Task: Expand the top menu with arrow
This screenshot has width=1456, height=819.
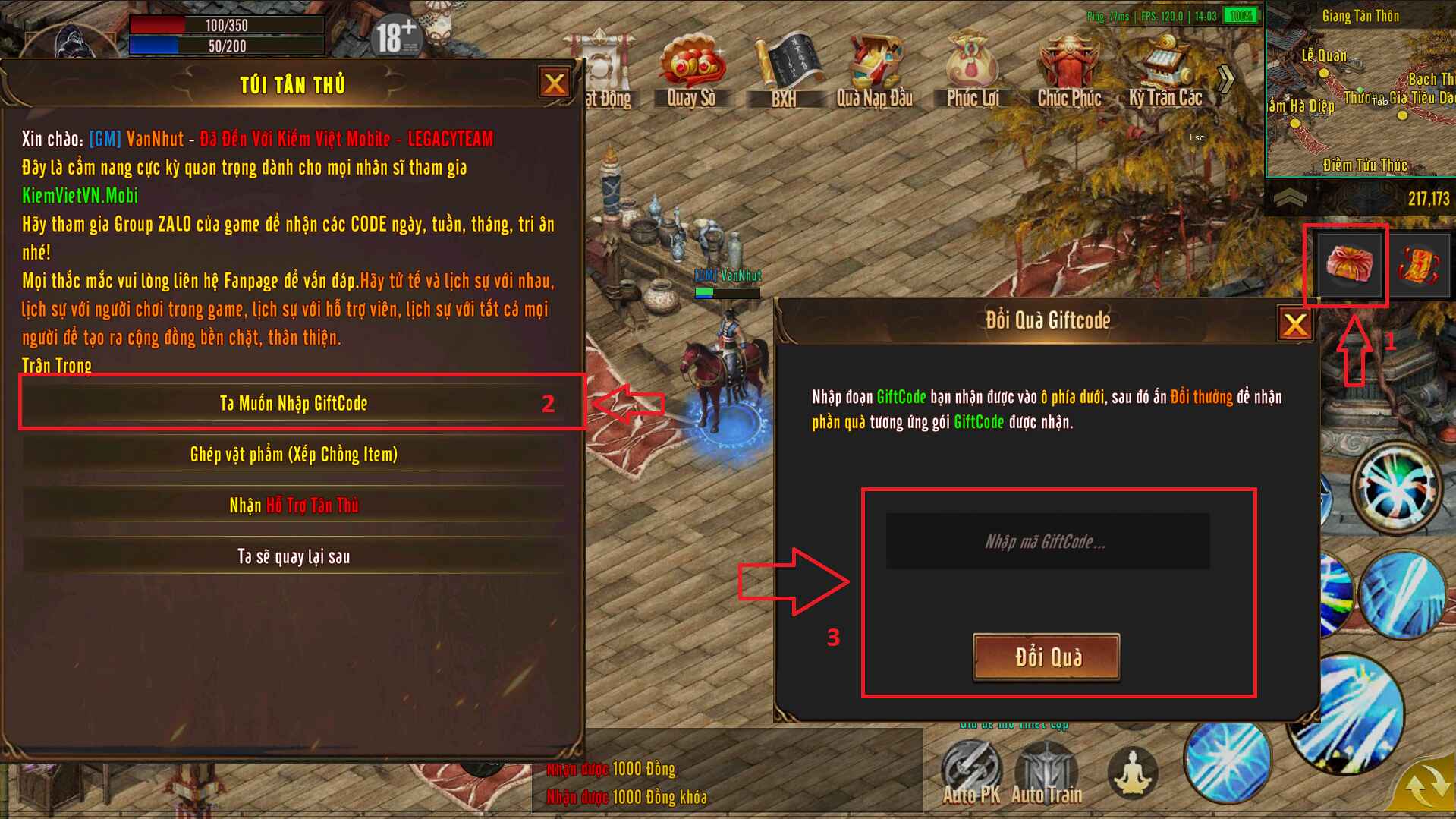Action: click(x=1226, y=77)
